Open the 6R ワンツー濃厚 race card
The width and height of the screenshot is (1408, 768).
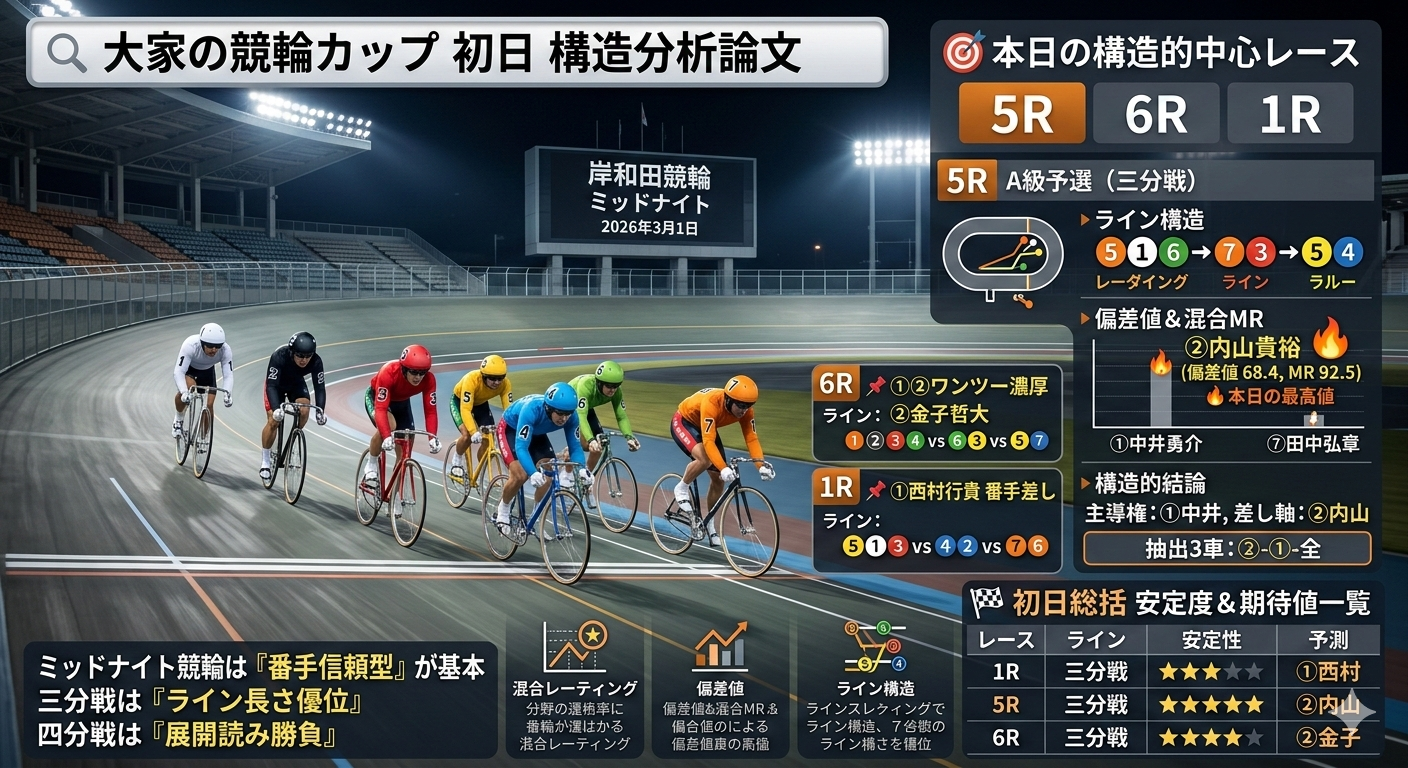click(937, 411)
